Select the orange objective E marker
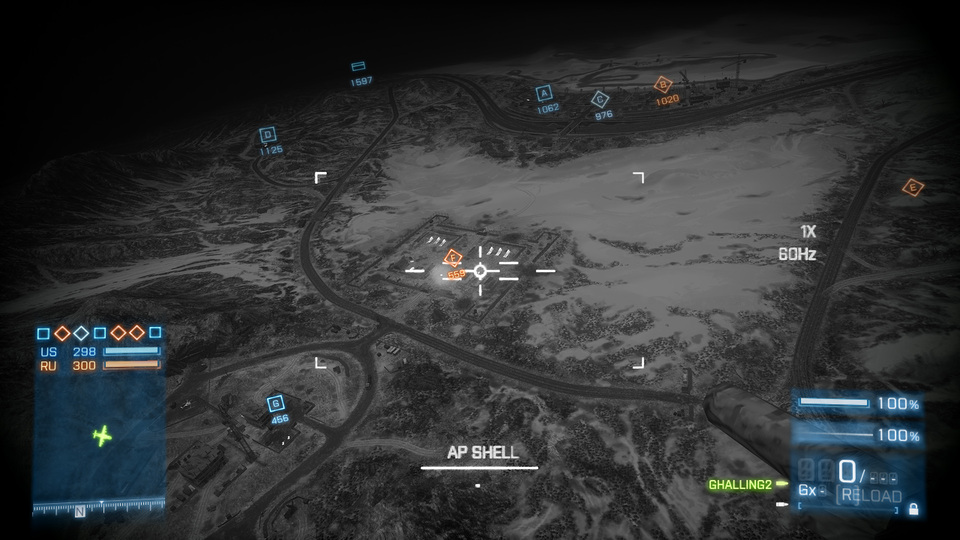 pyautogui.click(x=912, y=187)
